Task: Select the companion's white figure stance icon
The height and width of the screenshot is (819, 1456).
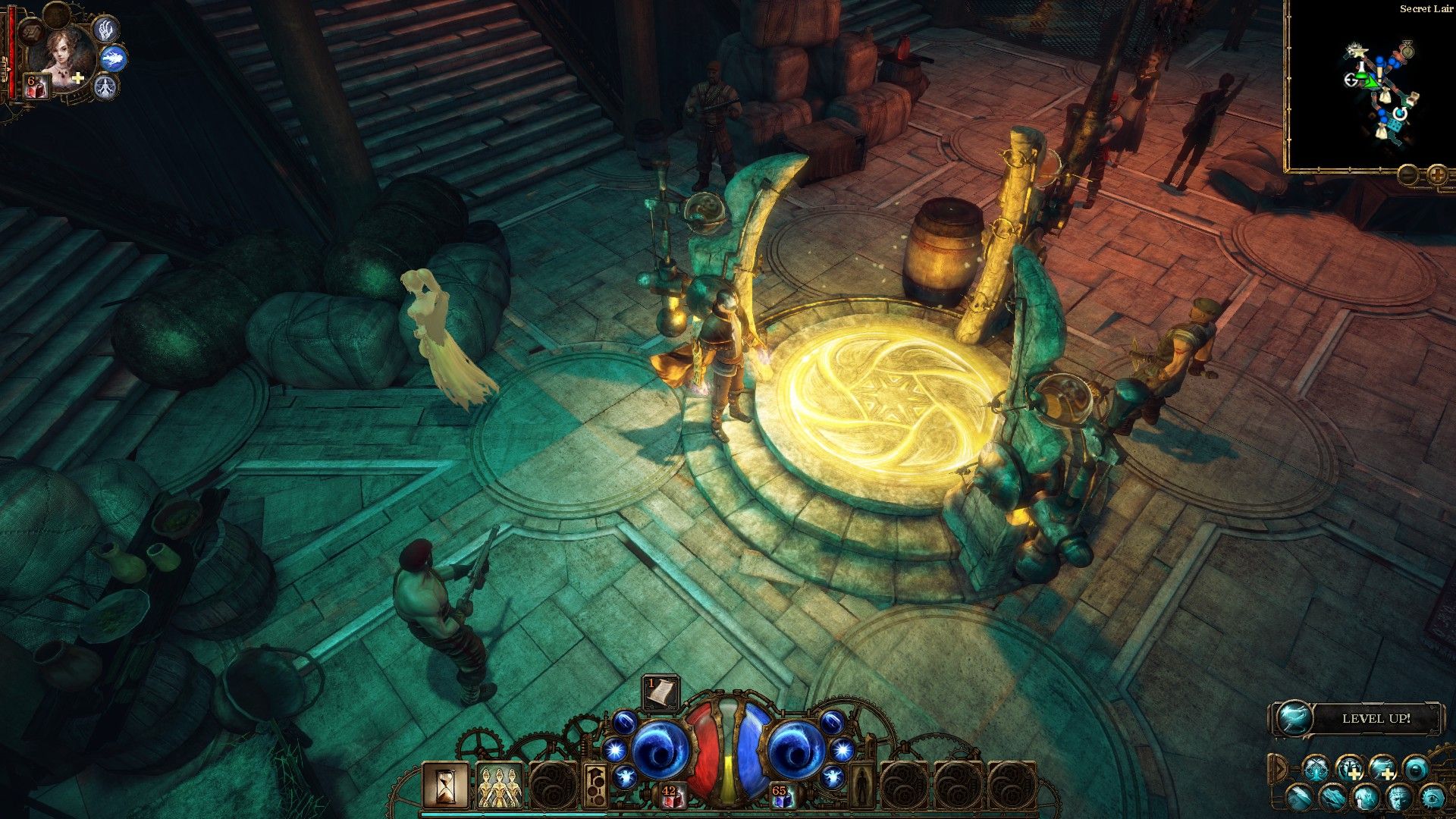Action: [x=105, y=88]
